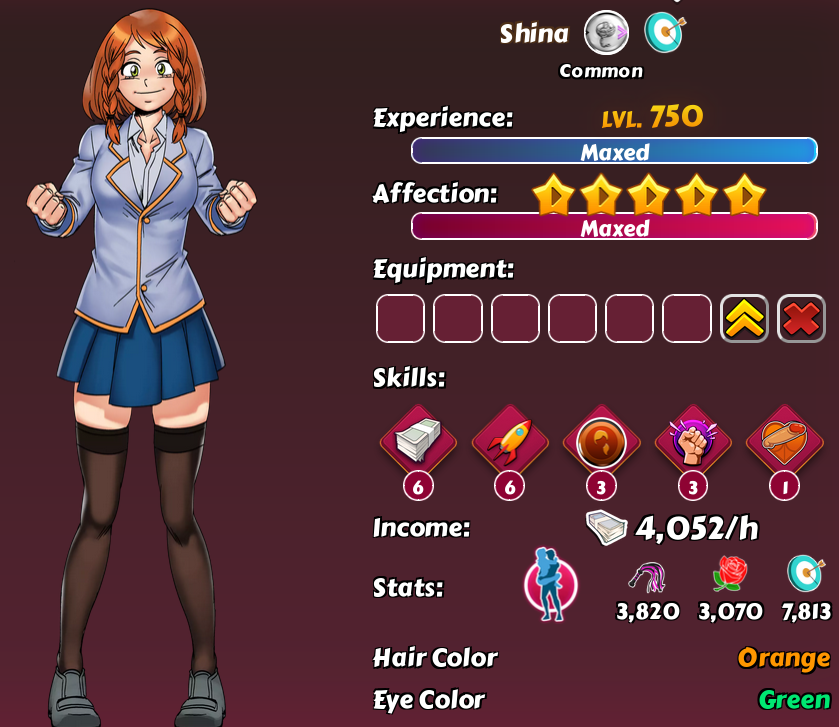Viewport: 839px width, 727px height.
Task: Click the blue couple pose icon
Action: pos(550,583)
